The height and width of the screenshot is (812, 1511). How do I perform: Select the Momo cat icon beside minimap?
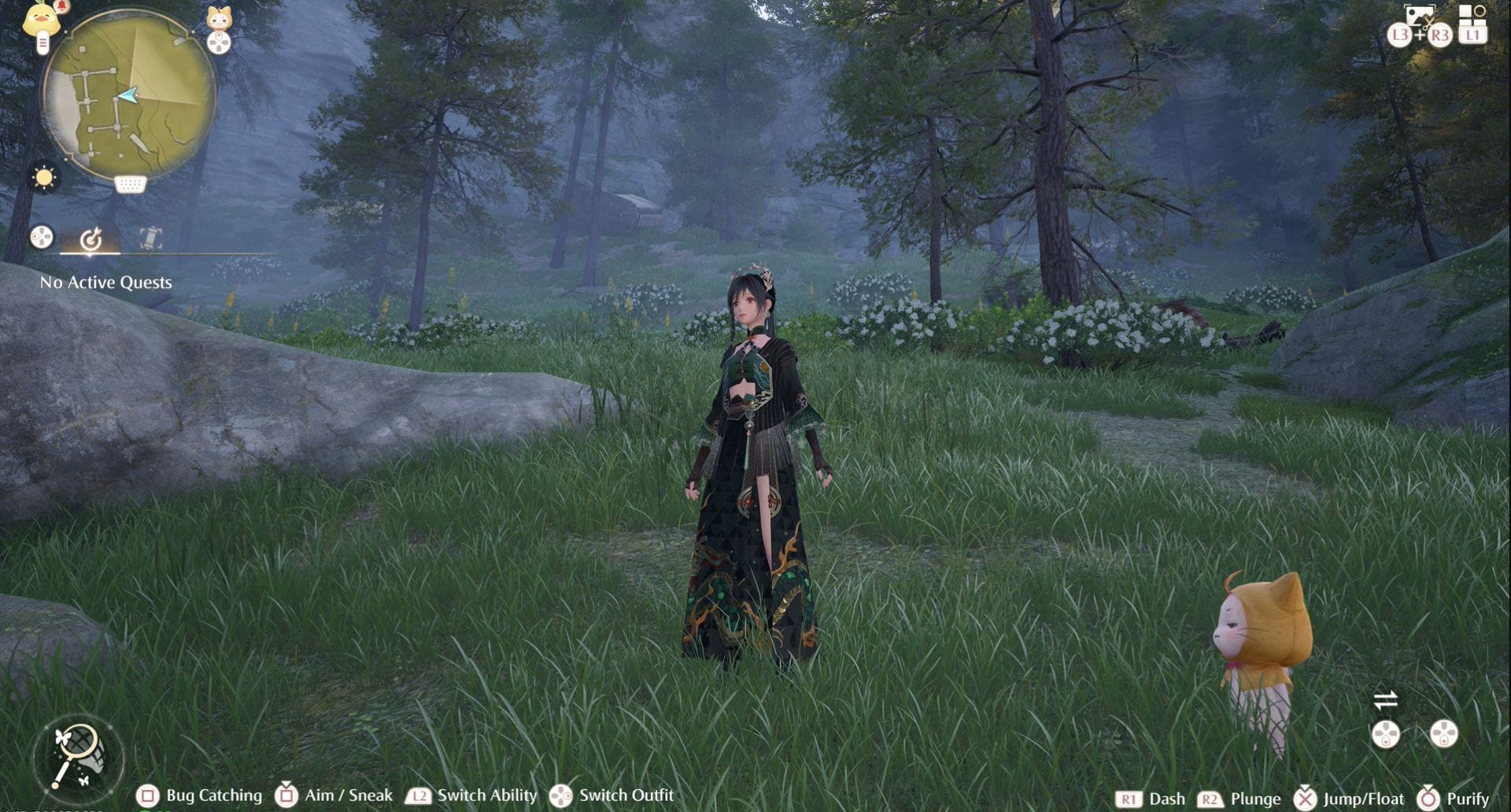[219, 17]
